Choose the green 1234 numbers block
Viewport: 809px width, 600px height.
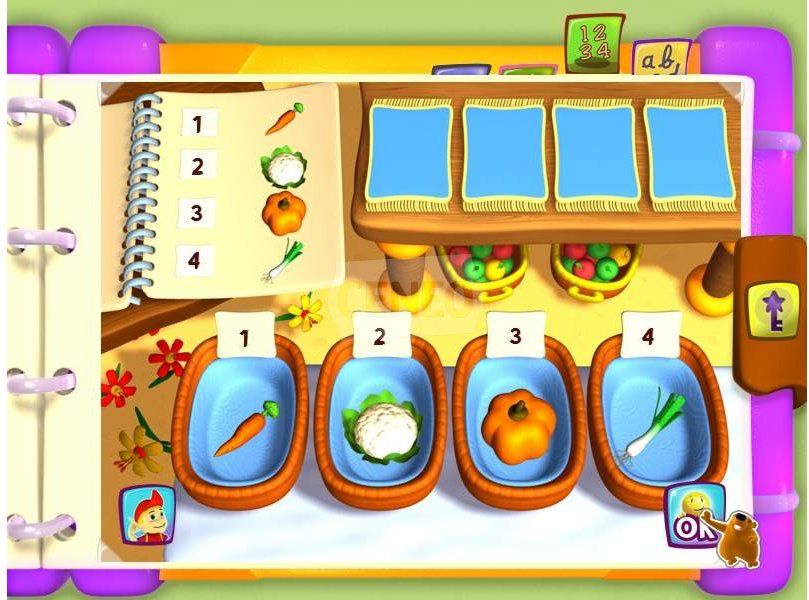(x=593, y=43)
